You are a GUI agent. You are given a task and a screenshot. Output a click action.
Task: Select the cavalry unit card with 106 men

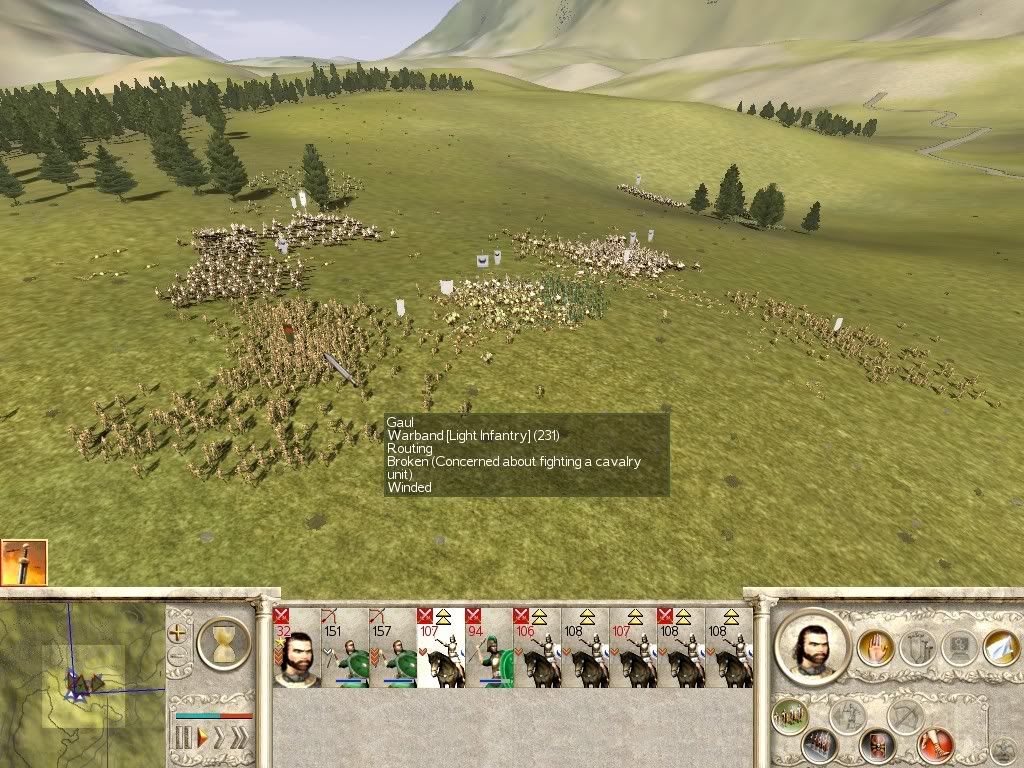click(536, 648)
